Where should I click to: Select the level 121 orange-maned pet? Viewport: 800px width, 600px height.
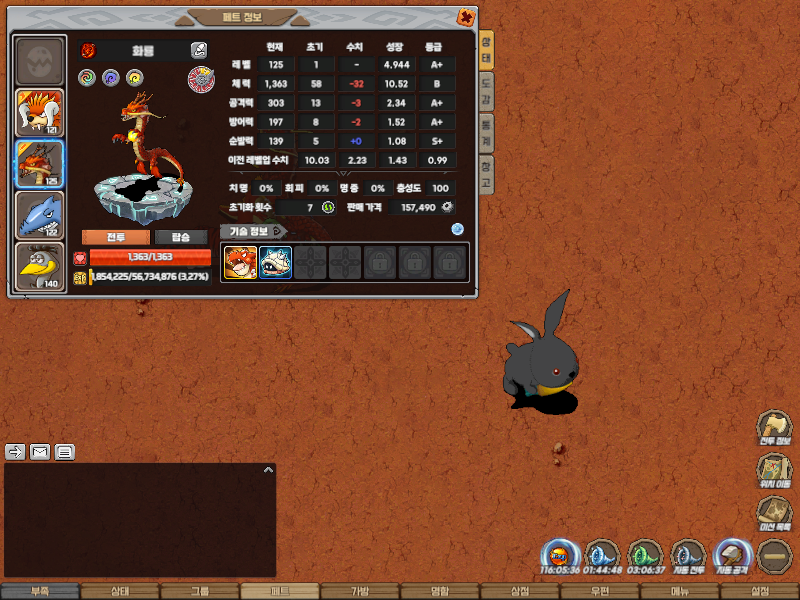(x=40, y=113)
